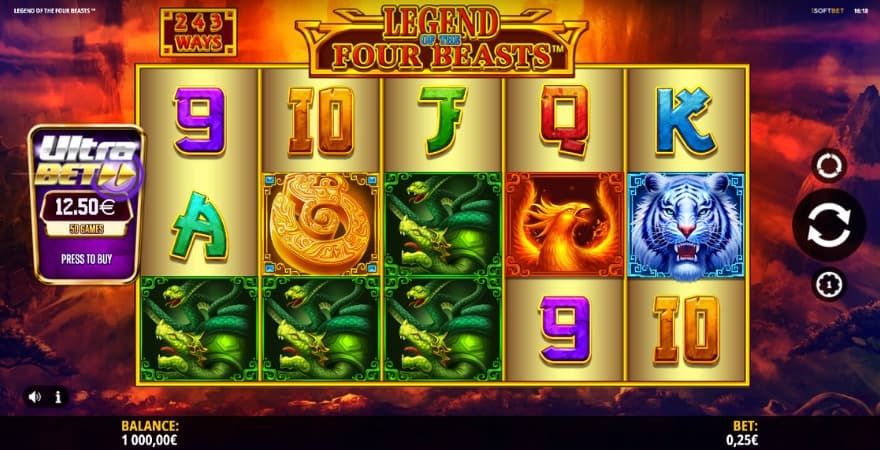This screenshot has width=880, height=450.
Task: Open bet settings with the coin icon
Action: pos(828,285)
